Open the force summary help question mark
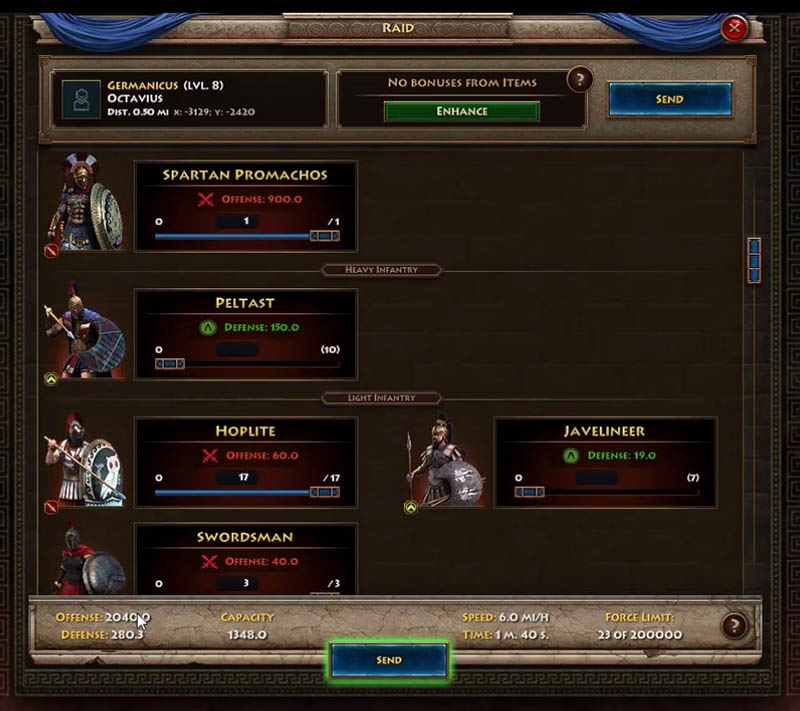 point(734,626)
